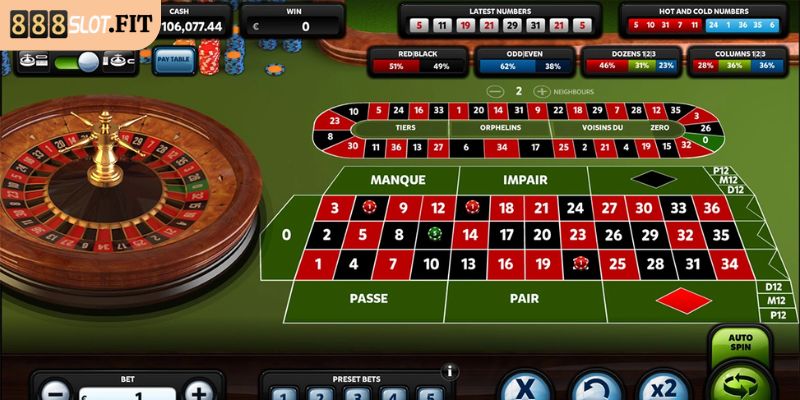Place a bet on Passe
Viewport: 800px width, 400px height.
click(368, 298)
